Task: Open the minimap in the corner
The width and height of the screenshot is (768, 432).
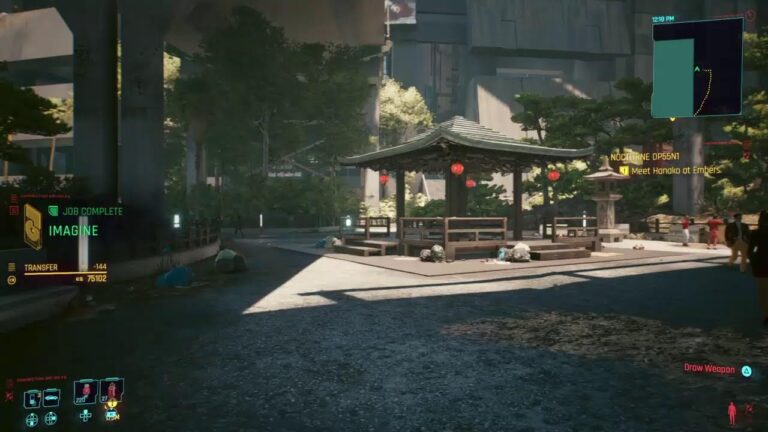Action: 696,67
